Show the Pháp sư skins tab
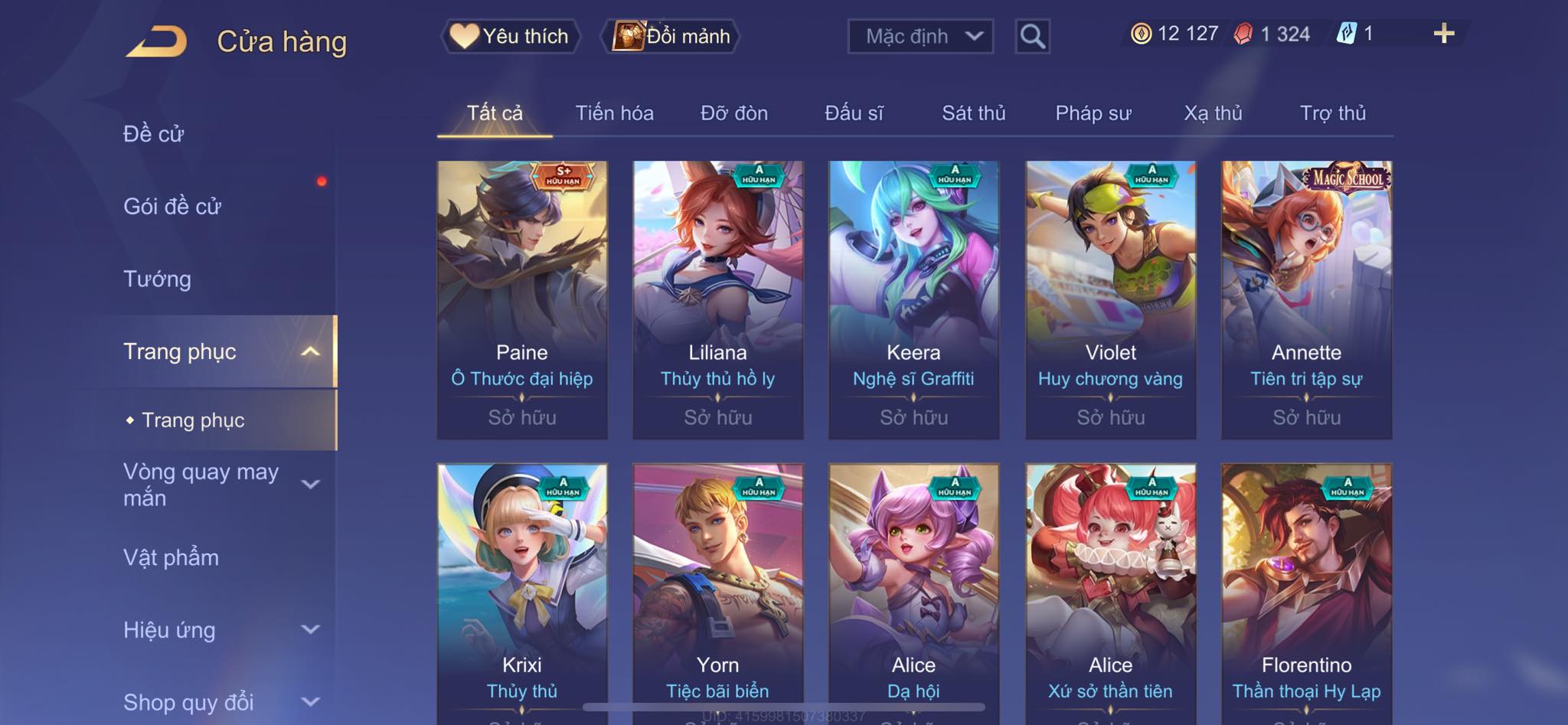The height and width of the screenshot is (725, 1568). point(1093,113)
